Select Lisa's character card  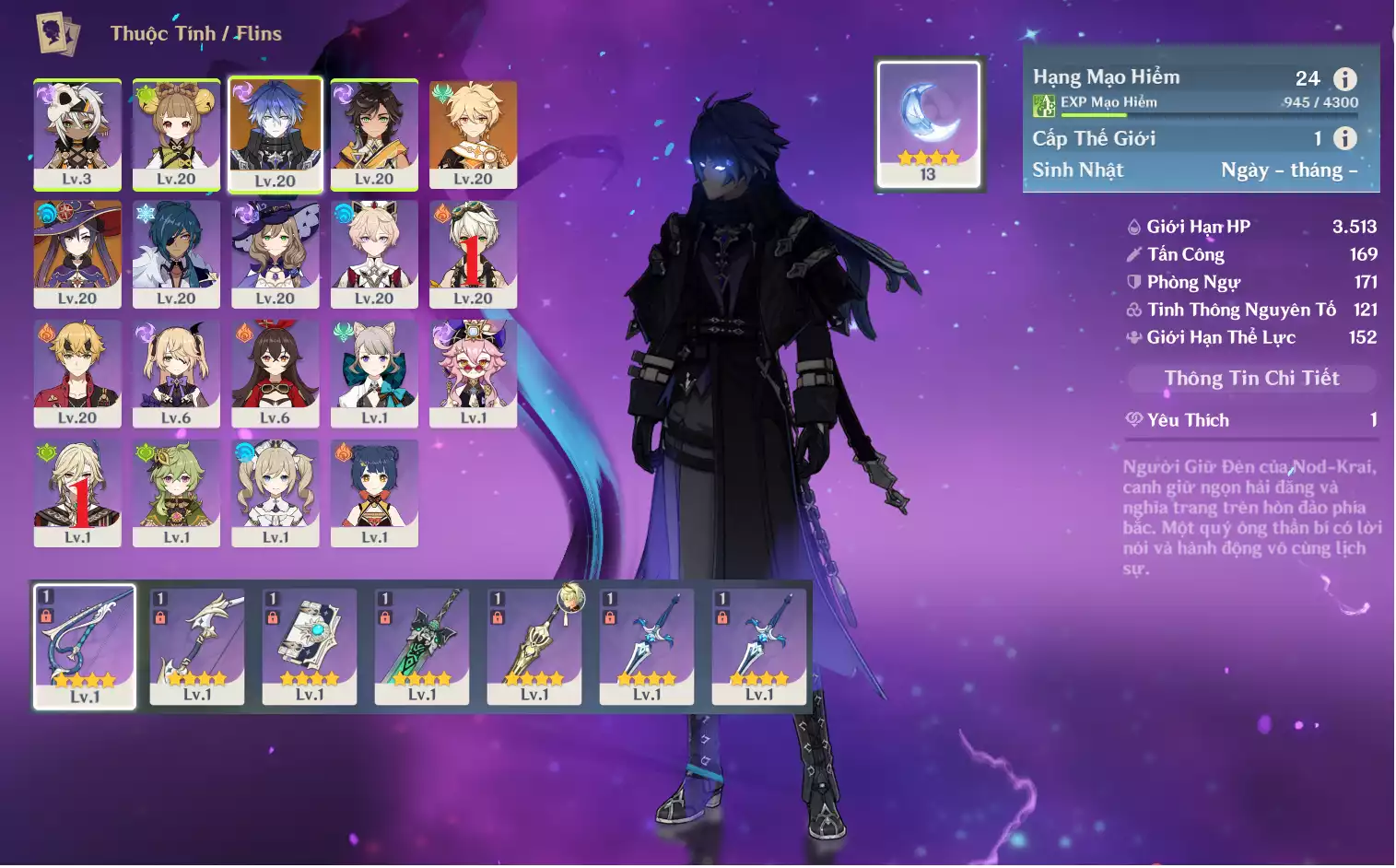(275, 254)
